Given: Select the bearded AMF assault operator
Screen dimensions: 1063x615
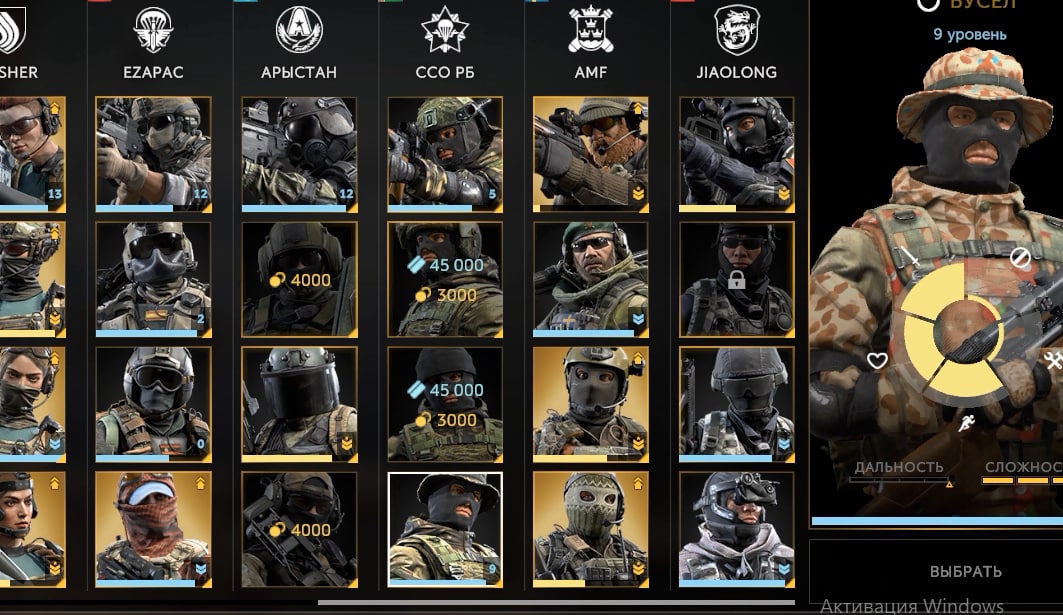Looking at the screenshot, I should point(591,153).
